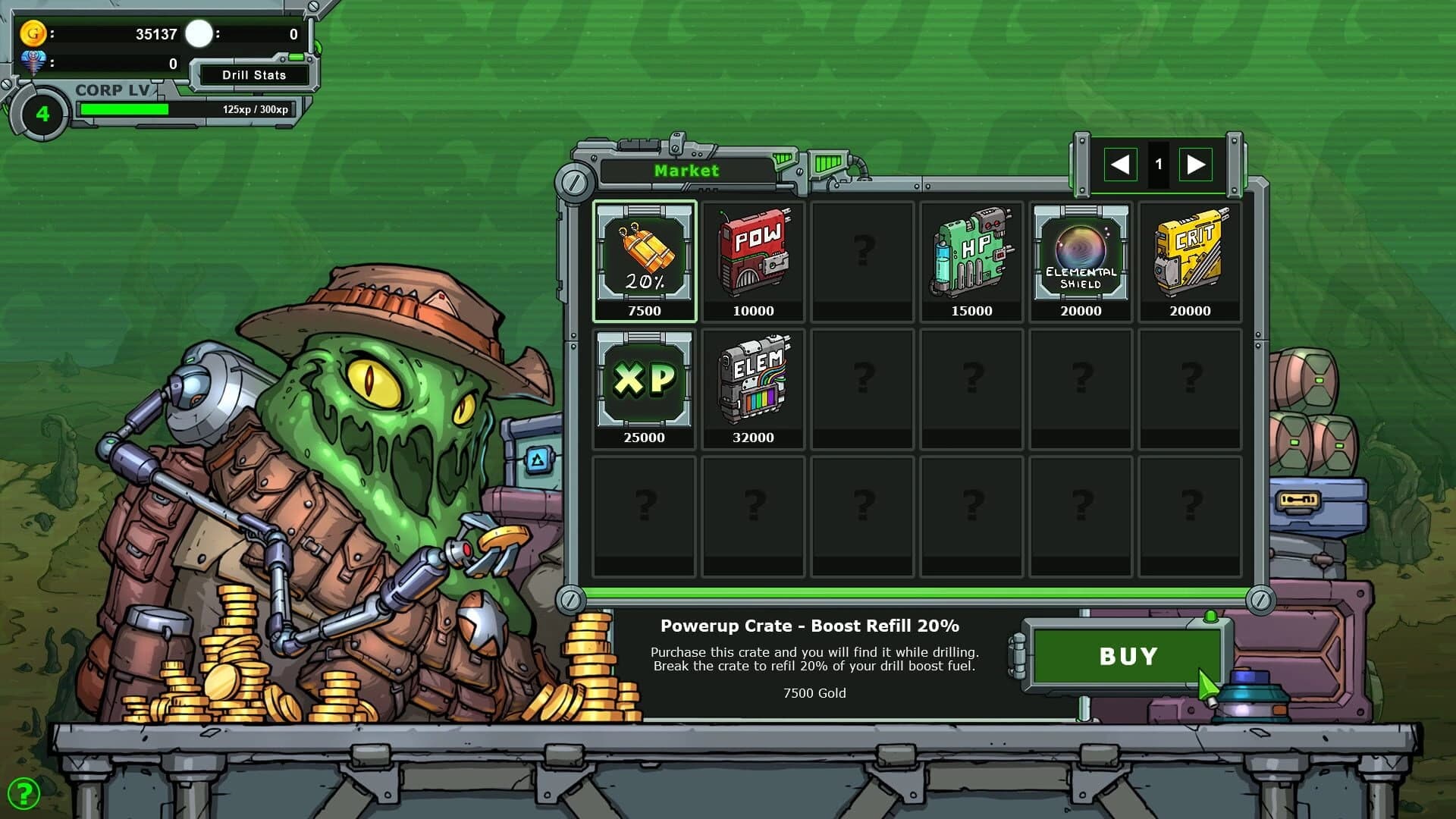Select the XP crate priced 25000

point(644,384)
